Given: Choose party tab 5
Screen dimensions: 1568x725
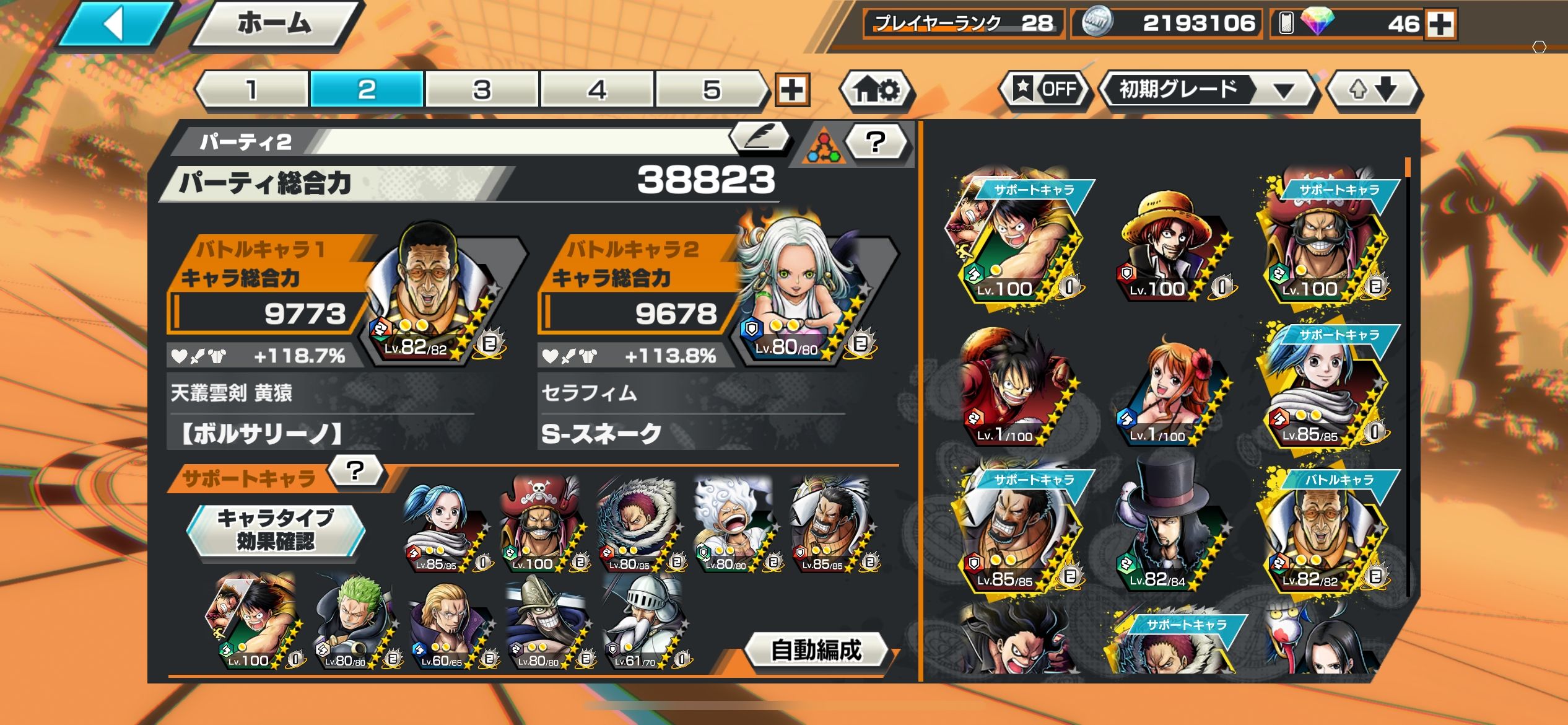Looking at the screenshot, I should coord(711,90).
